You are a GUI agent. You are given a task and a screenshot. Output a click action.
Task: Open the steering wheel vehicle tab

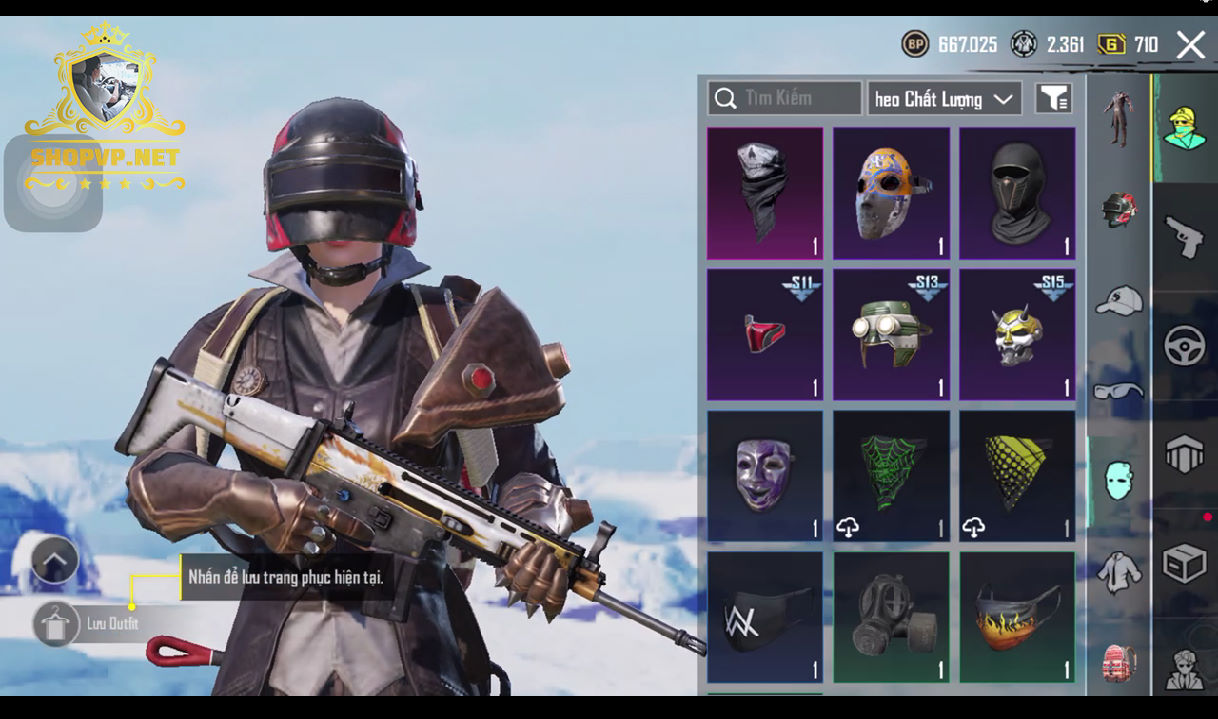(1185, 346)
